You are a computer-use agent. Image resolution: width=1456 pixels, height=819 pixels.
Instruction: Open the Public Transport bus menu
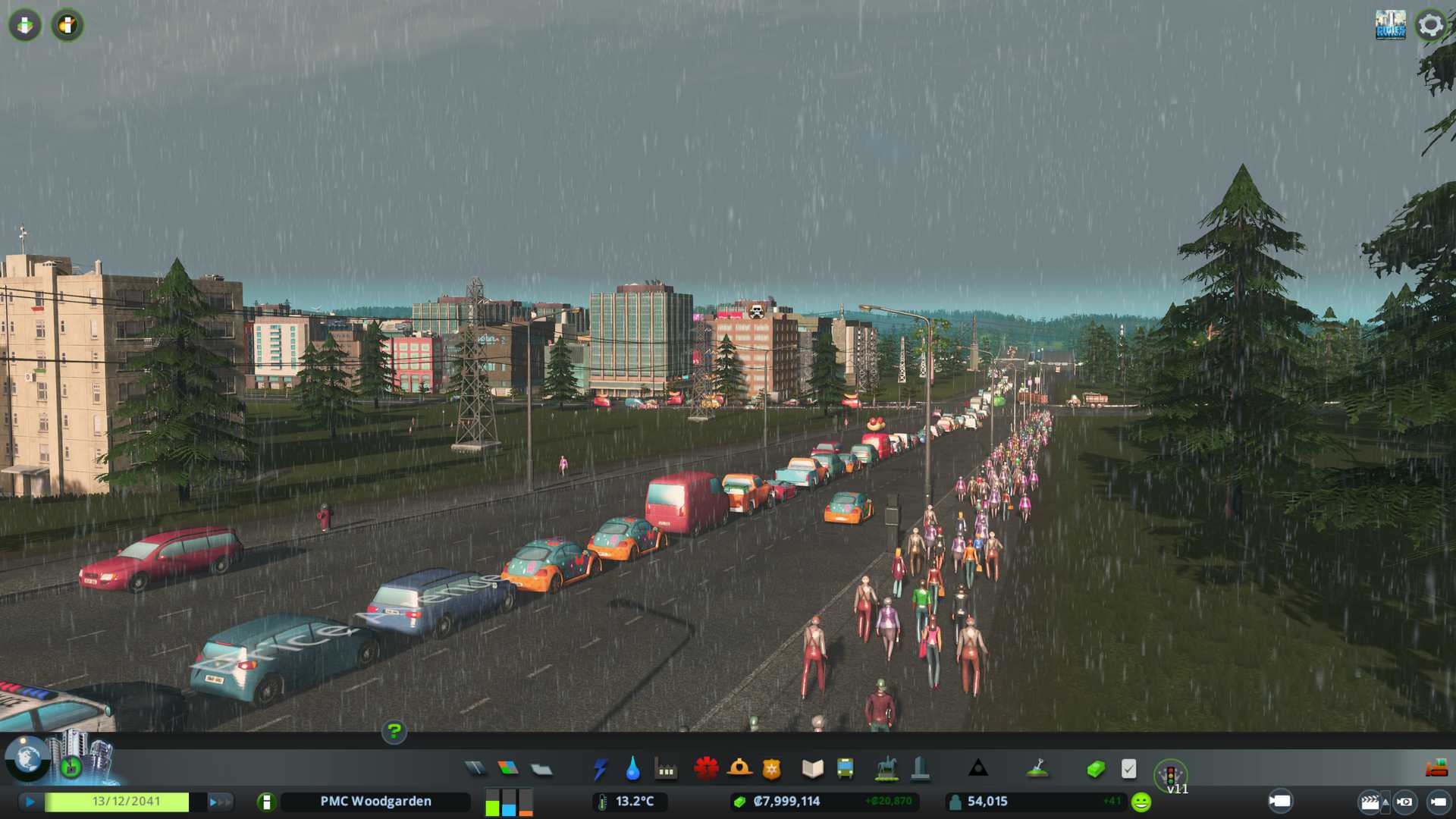click(845, 769)
